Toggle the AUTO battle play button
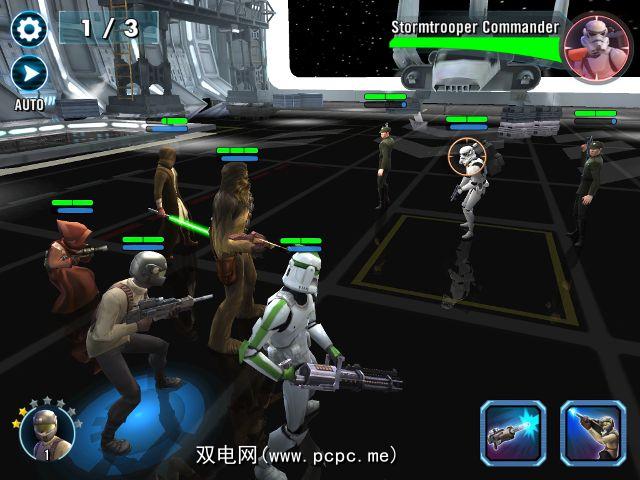The image size is (640, 480). pyautogui.click(x=29, y=74)
